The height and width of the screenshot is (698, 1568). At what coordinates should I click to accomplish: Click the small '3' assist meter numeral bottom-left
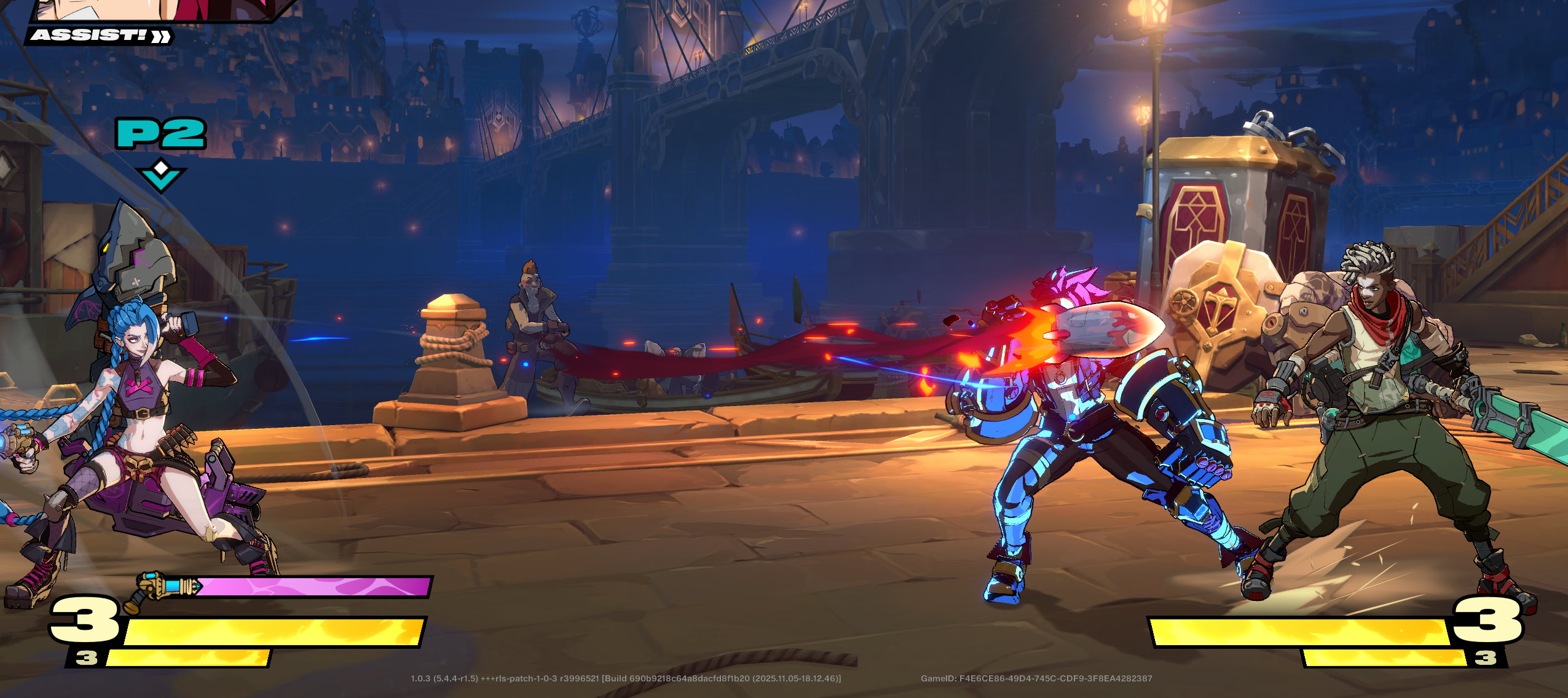[x=86, y=658]
